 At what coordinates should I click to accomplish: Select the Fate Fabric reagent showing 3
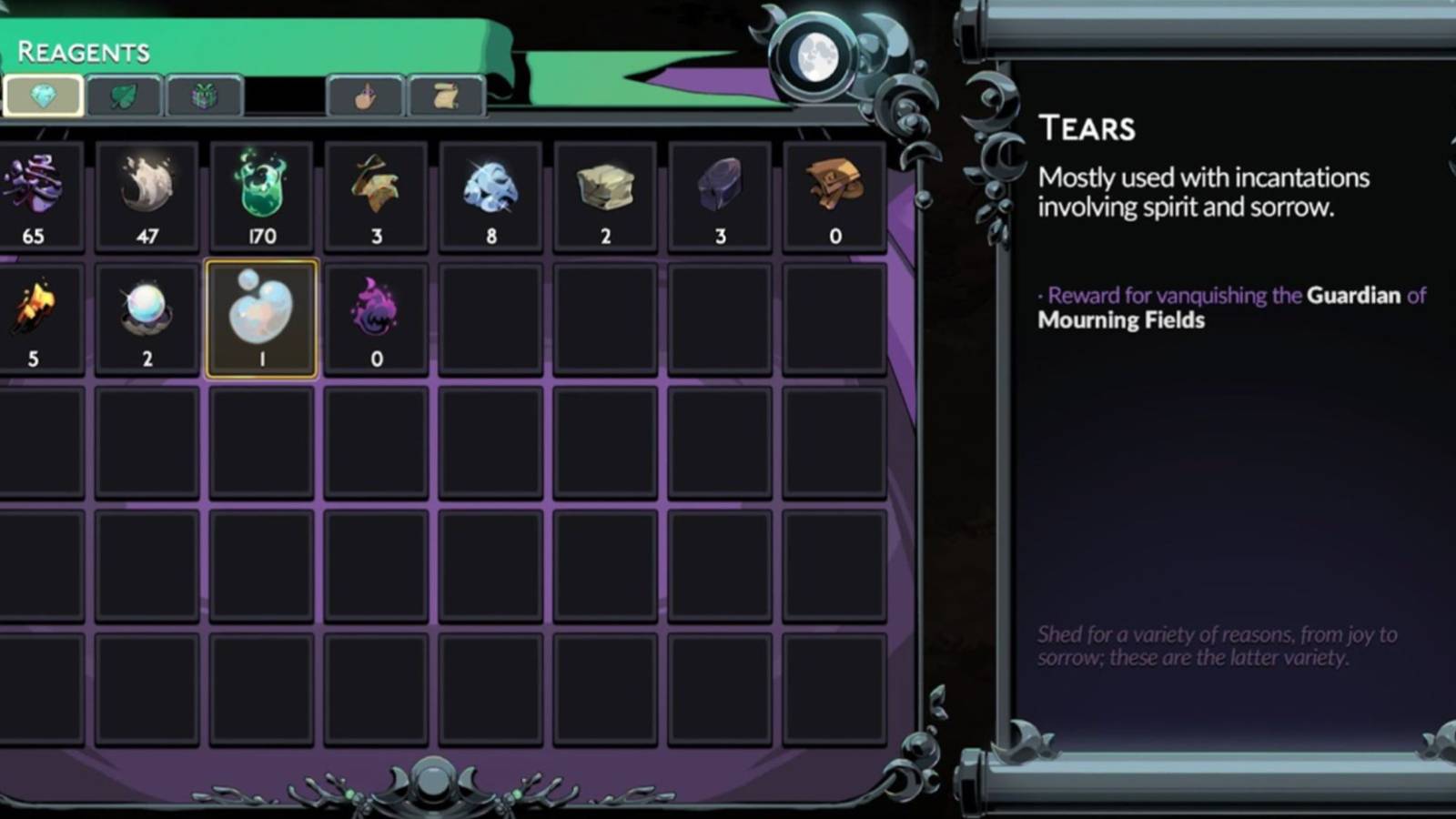pyautogui.click(x=377, y=191)
